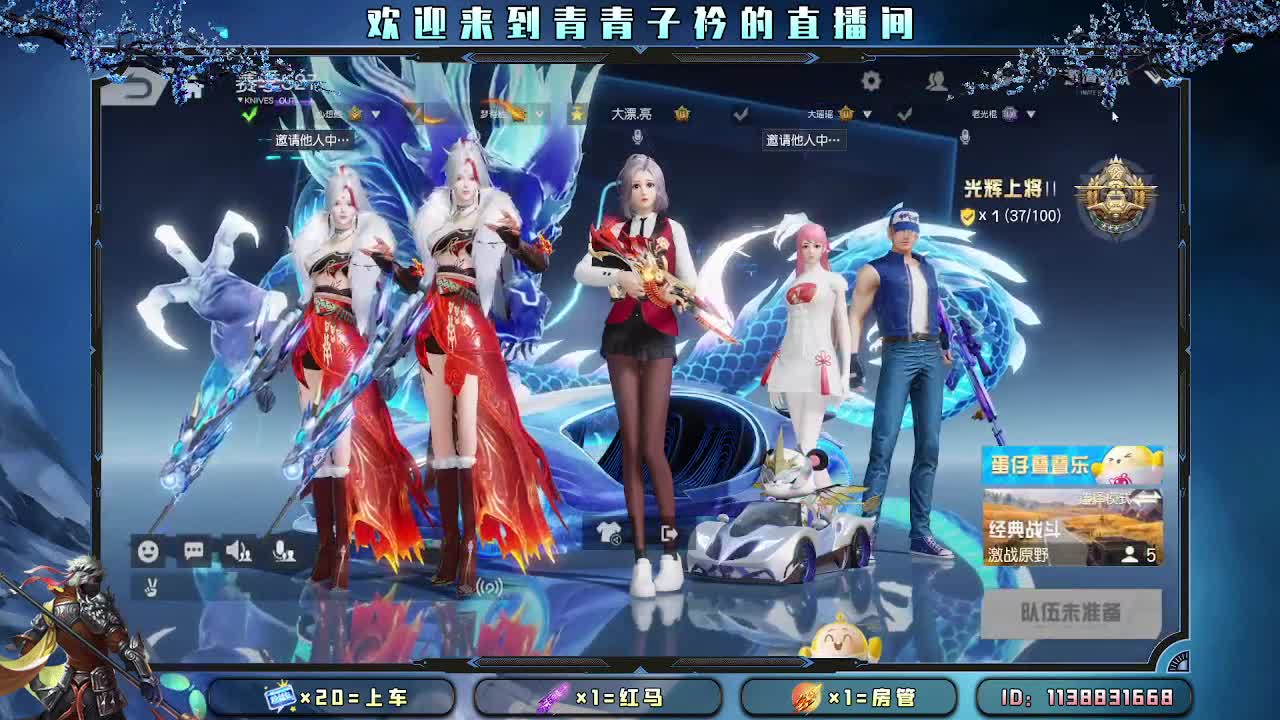1280x720 pixels.
Task: Select the victory hand gesture icon
Action: coord(150,587)
